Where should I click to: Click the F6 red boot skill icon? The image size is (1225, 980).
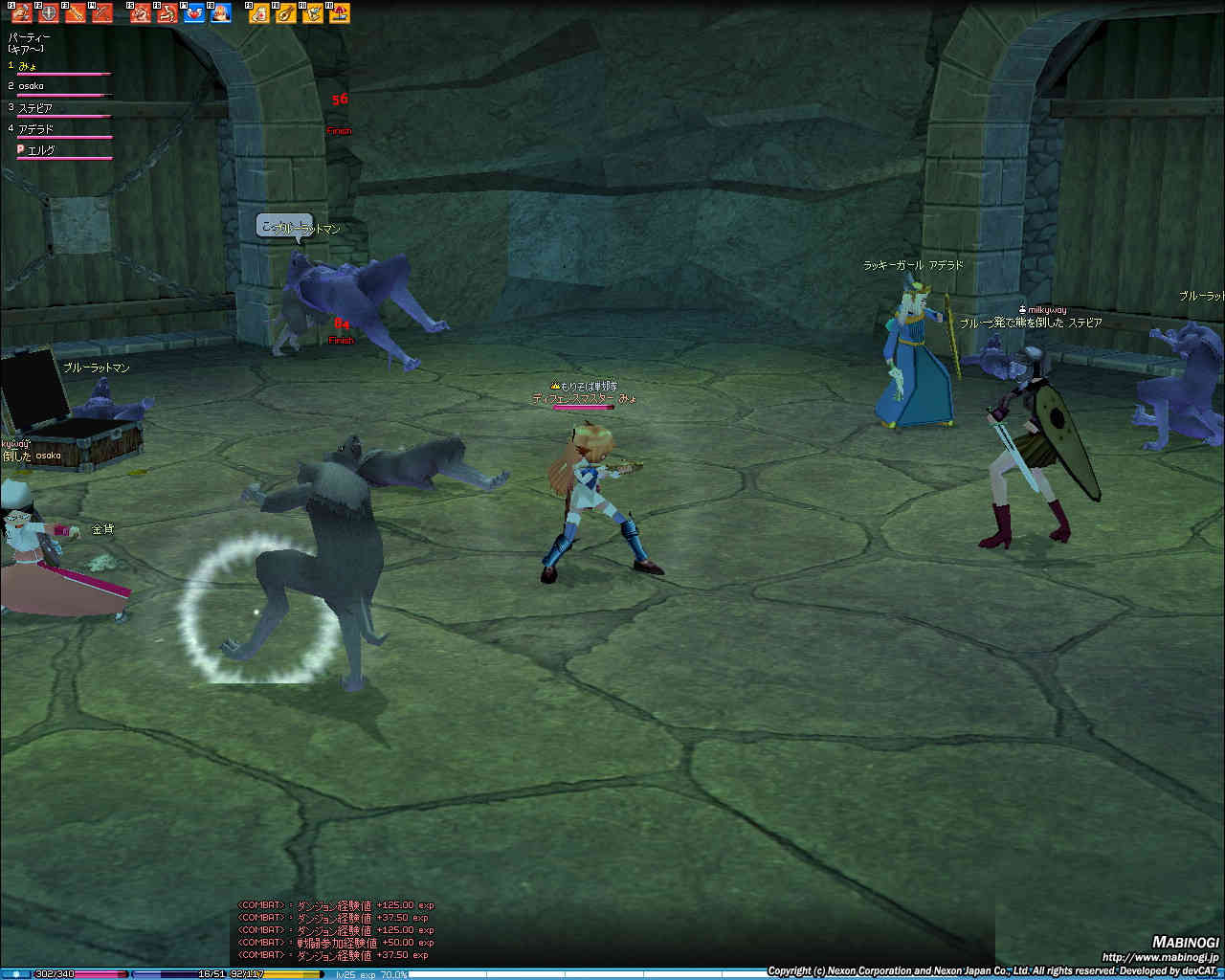click(167, 13)
